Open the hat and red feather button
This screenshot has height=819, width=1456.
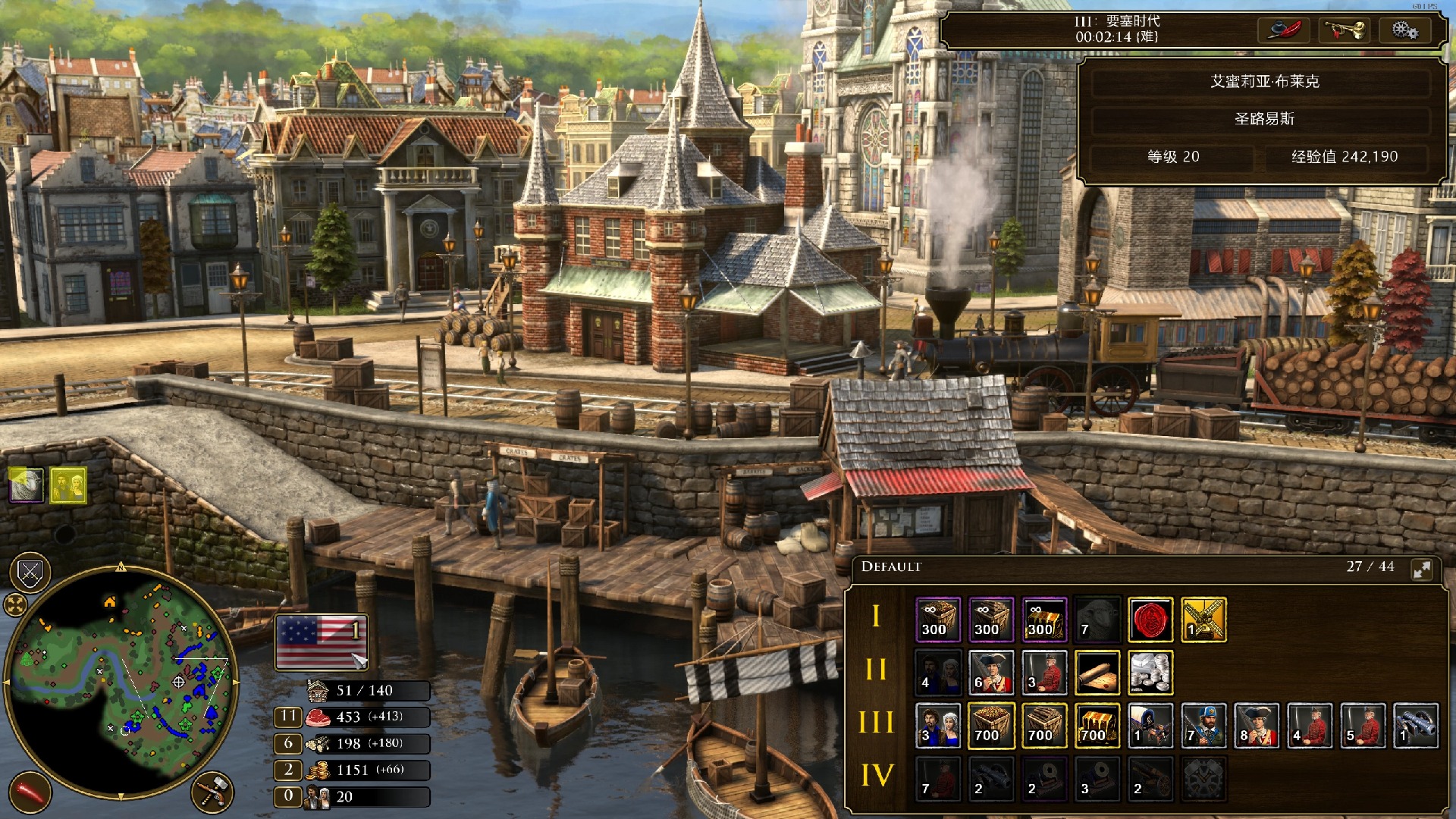[x=1284, y=30]
